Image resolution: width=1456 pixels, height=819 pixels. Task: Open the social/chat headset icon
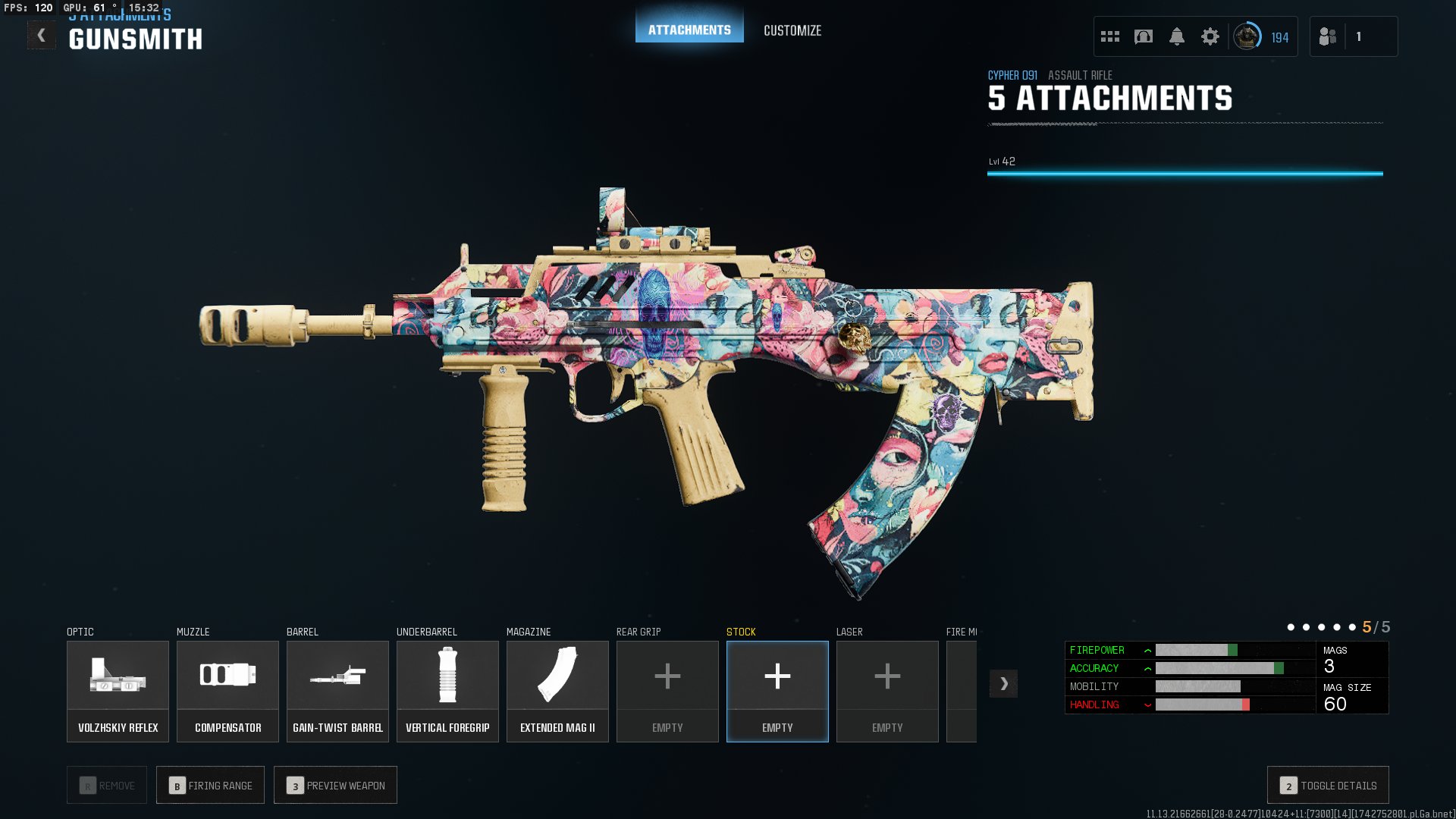[x=1141, y=35]
